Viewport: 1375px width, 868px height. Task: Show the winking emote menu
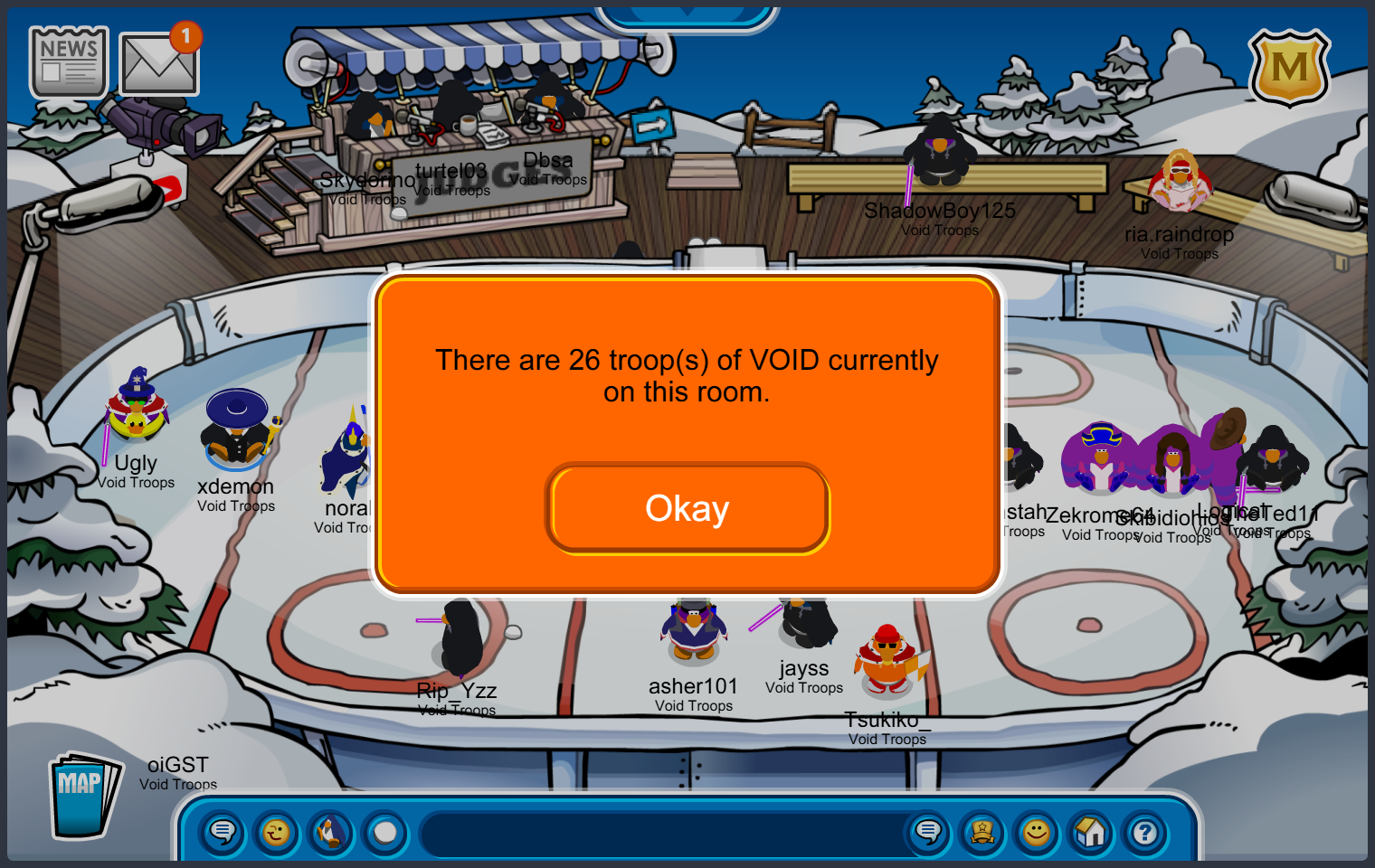[x=277, y=832]
